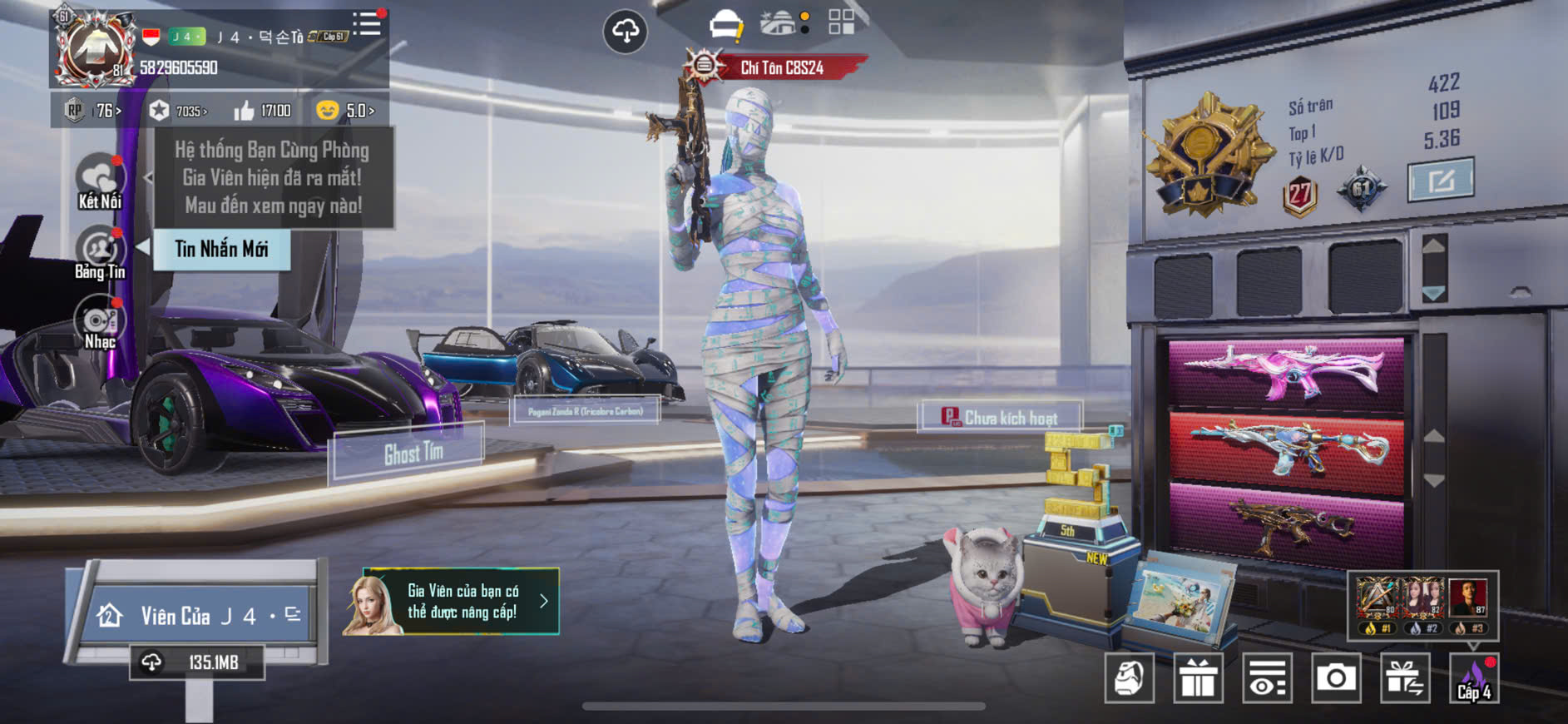The width and height of the screenshot is (1568, 724).
Task: Open the Nhạc music player
Action: click(x=100, y=324)
